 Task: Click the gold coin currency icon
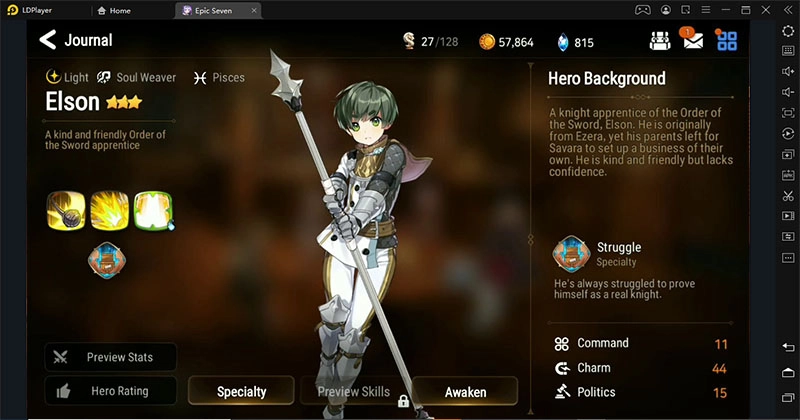point(487,42)
